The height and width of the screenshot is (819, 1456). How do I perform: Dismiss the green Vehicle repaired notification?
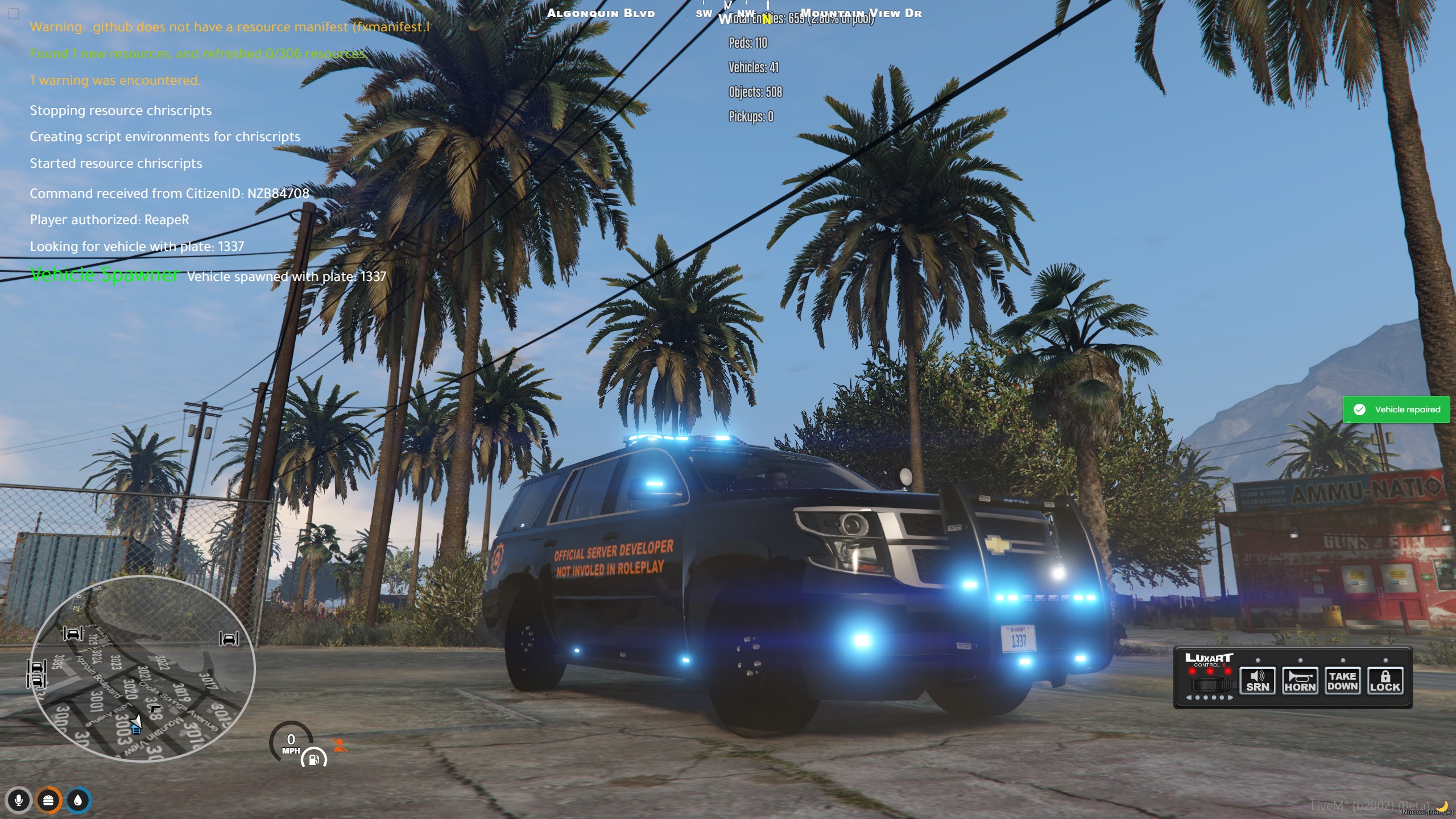click(1396, 409)
